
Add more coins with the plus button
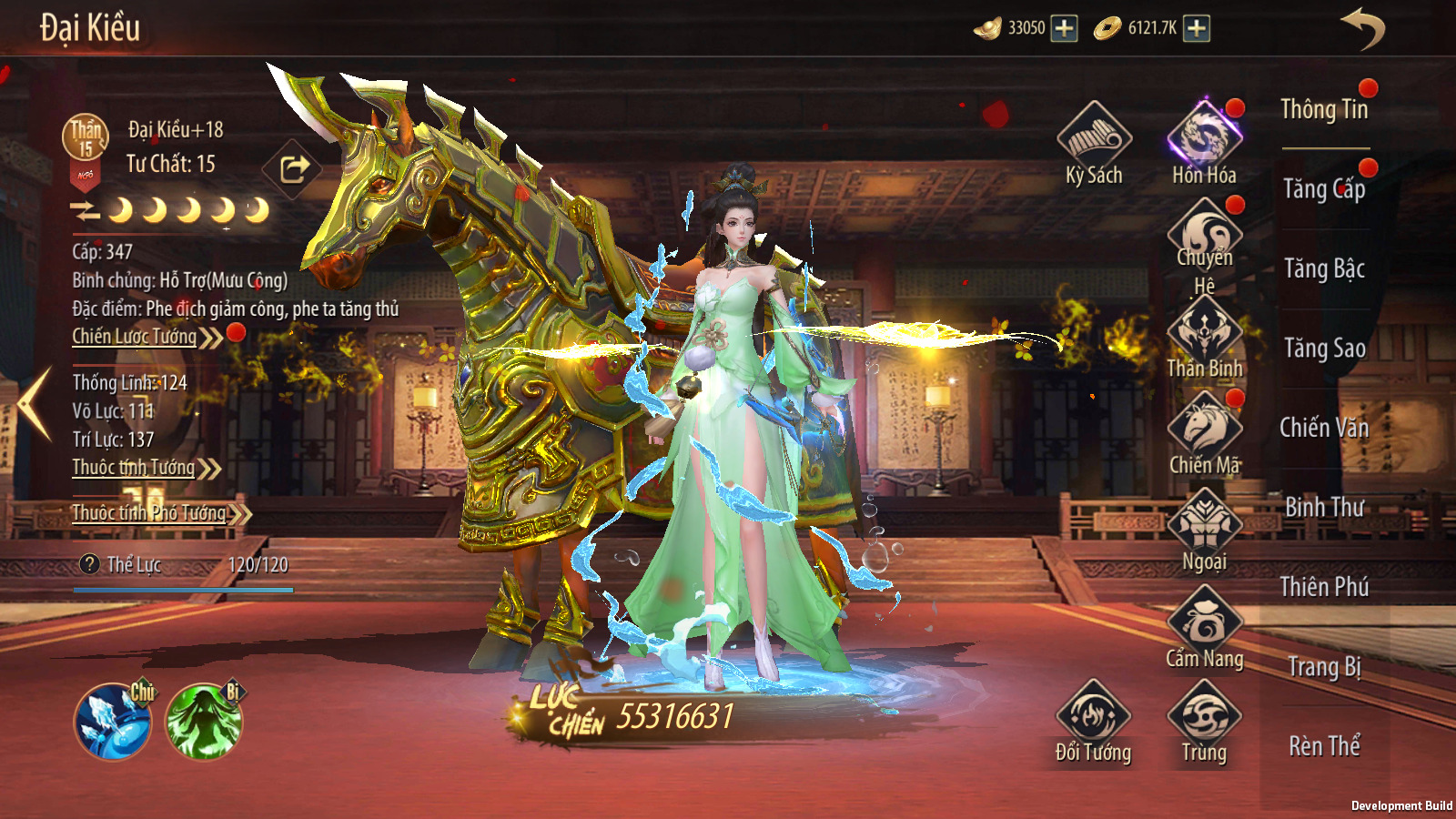1197,28
